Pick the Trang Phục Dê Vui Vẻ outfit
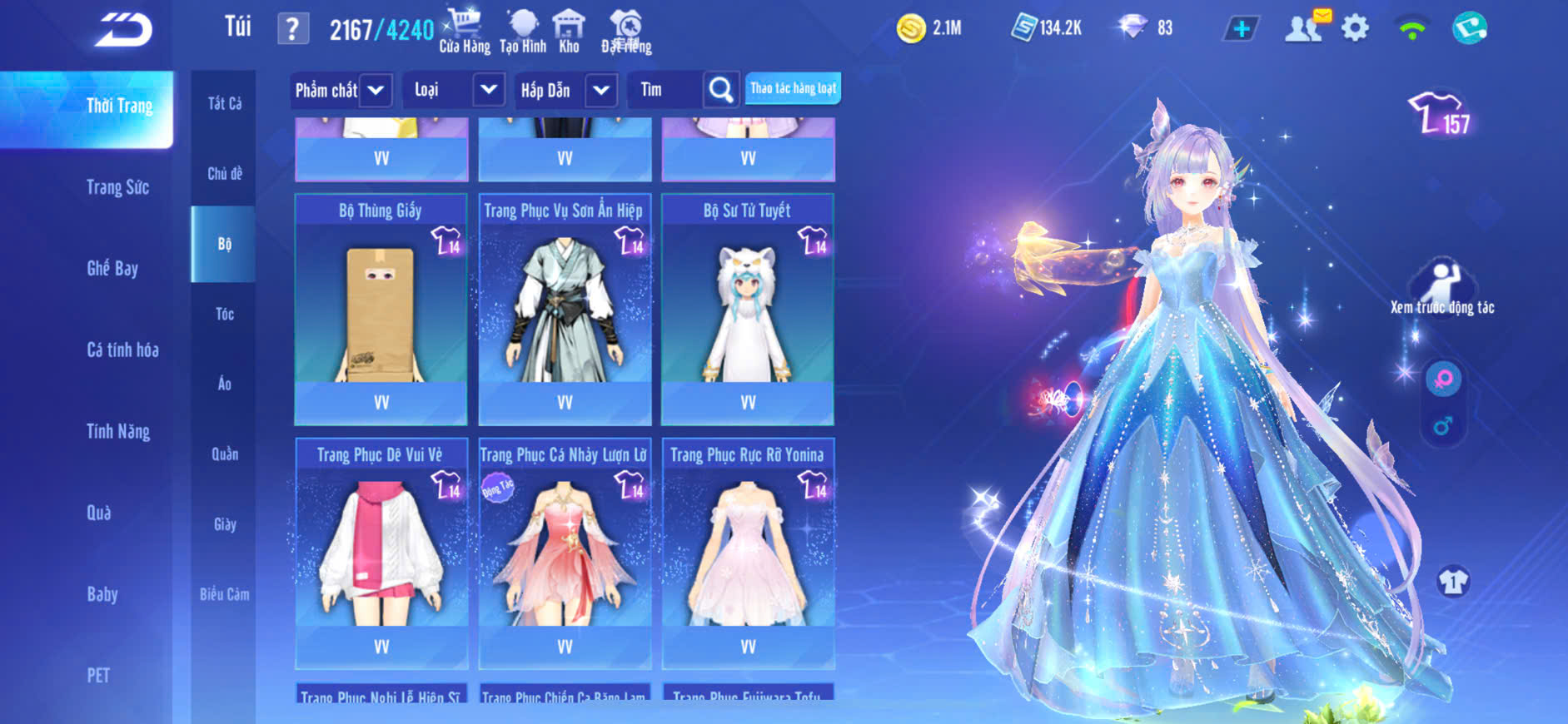Image resolution: width=1568 pixels, height=724 pixels. (x=381, y=552)
